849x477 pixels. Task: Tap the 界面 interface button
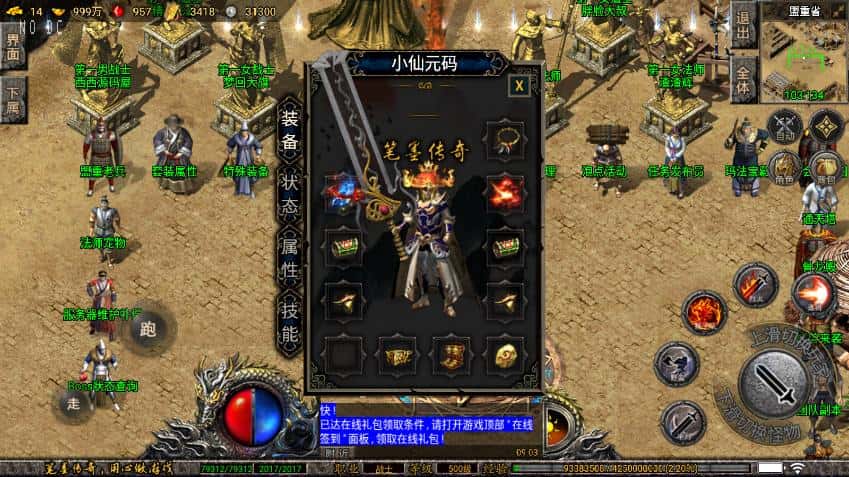(13, 46)
